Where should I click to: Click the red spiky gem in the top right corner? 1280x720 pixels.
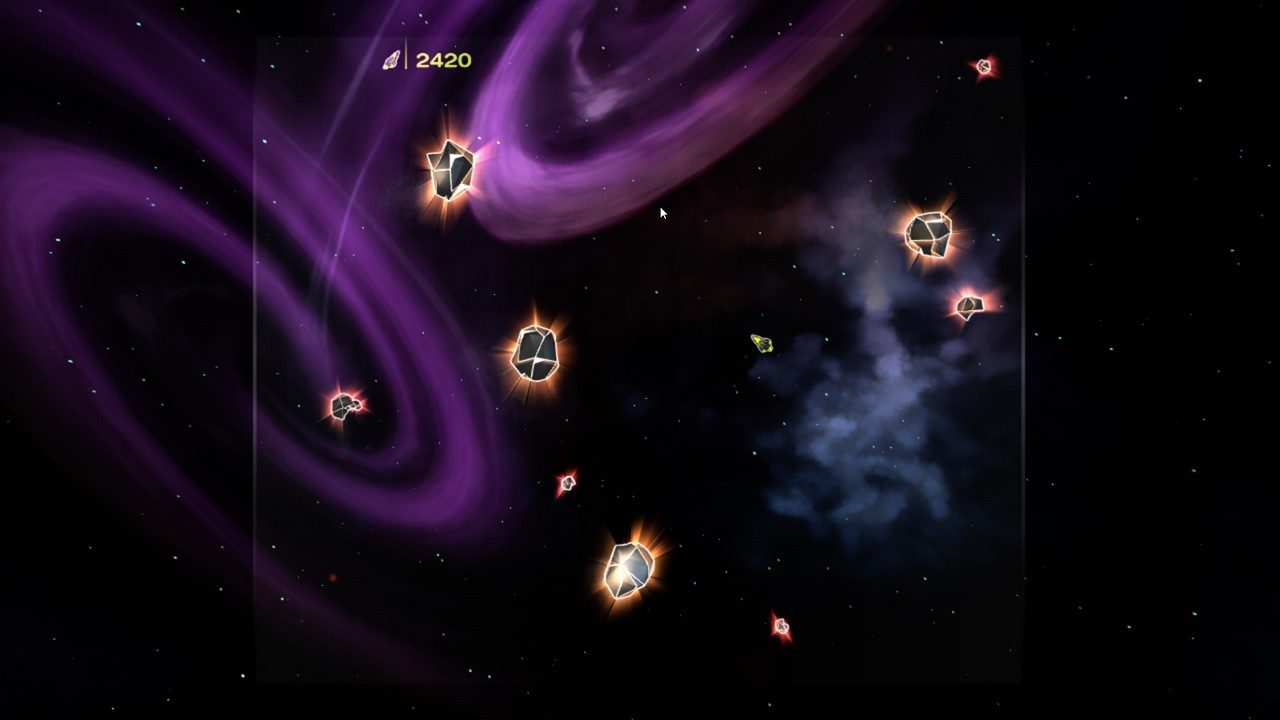pos(983,66)
